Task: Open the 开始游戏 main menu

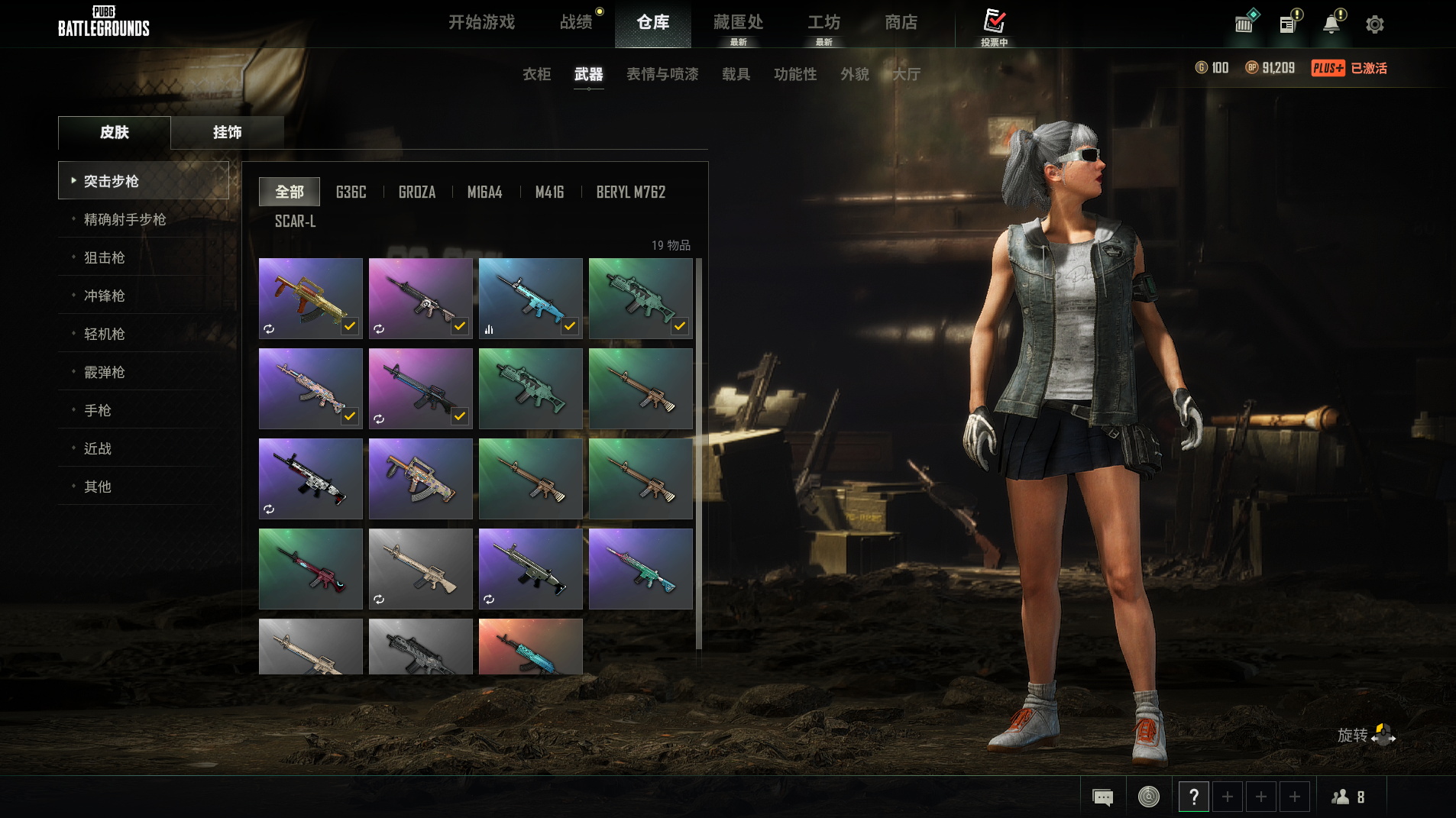Action: [481, 22]
